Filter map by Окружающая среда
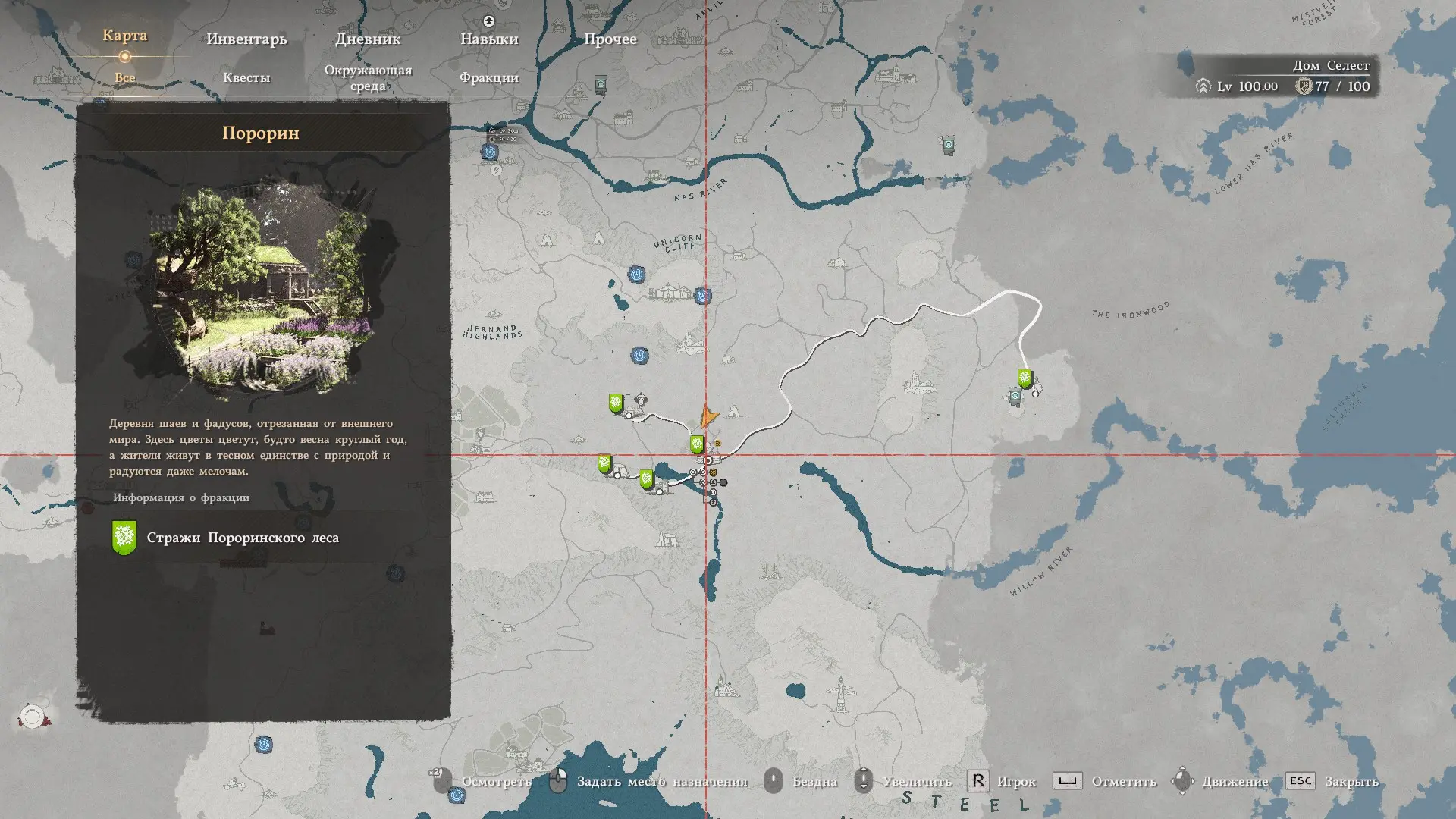 (368, 78)
